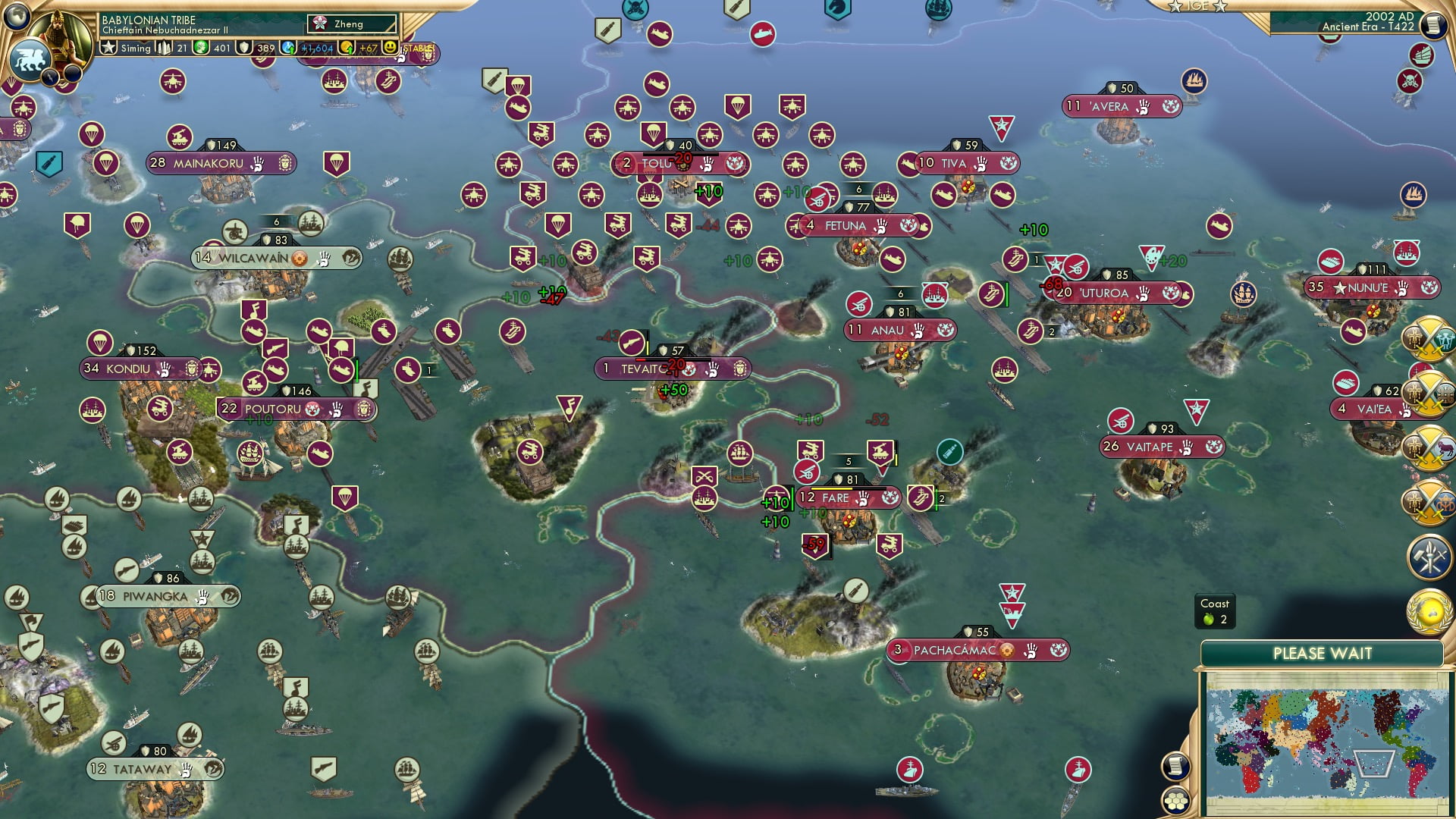Click the STABLE happiness smiley indicator
Image resolution: width=1456 pixels, height=819 pixels.
pyautogui.click(x=390, y=49)
